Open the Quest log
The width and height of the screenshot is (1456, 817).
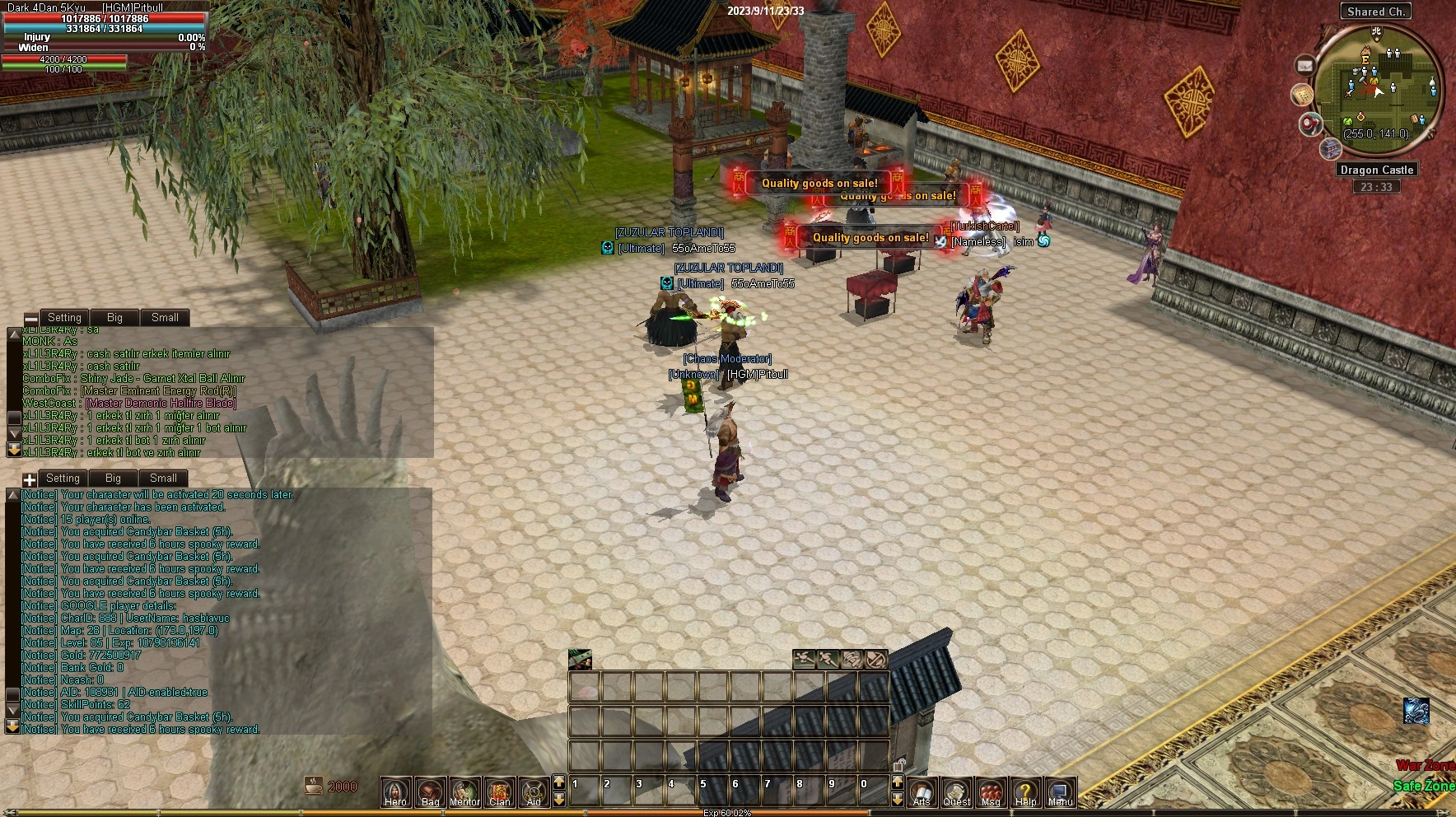tap(956, 791)
